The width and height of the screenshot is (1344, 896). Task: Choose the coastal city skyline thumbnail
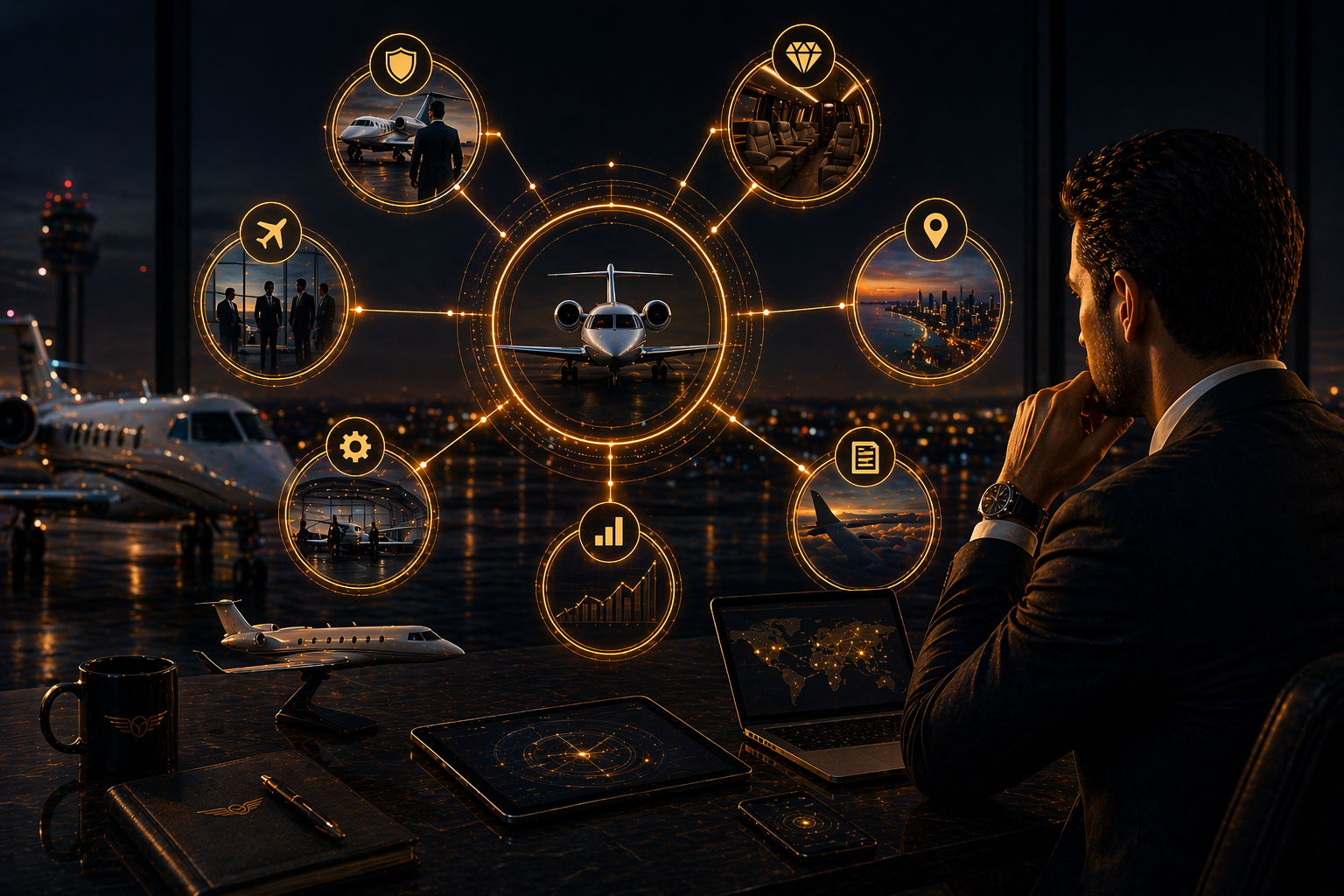pos(928,315)
